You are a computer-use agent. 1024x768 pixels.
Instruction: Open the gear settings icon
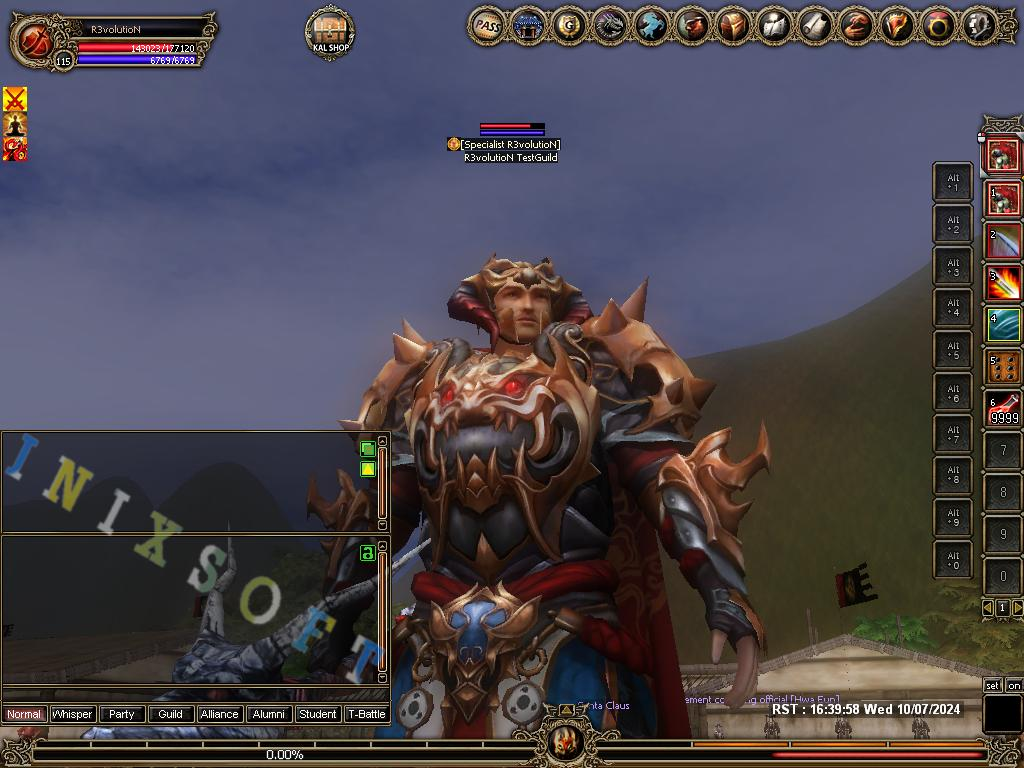[x=979, y=26]
